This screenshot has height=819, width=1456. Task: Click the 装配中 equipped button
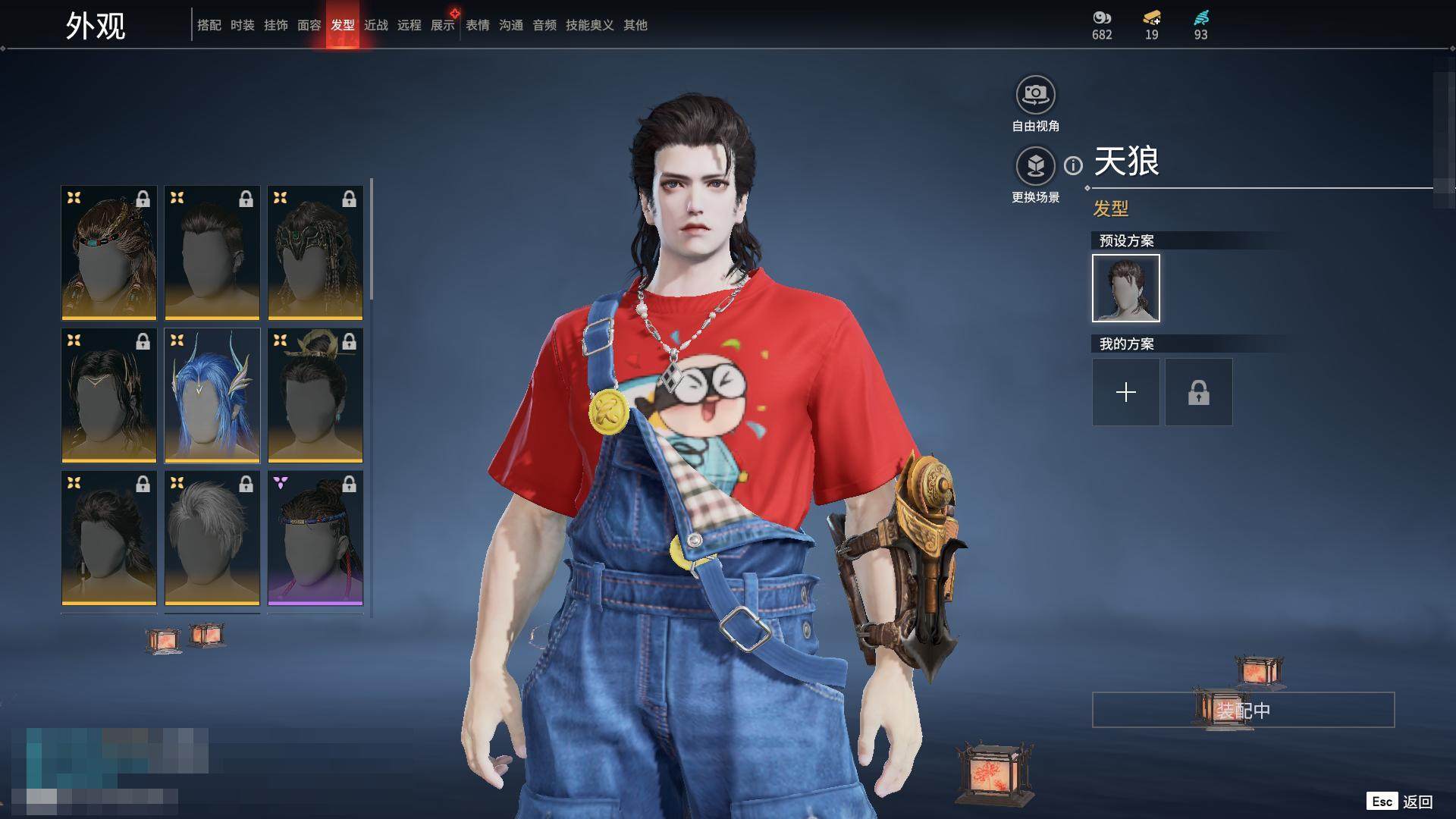[x=1243, y=710]
